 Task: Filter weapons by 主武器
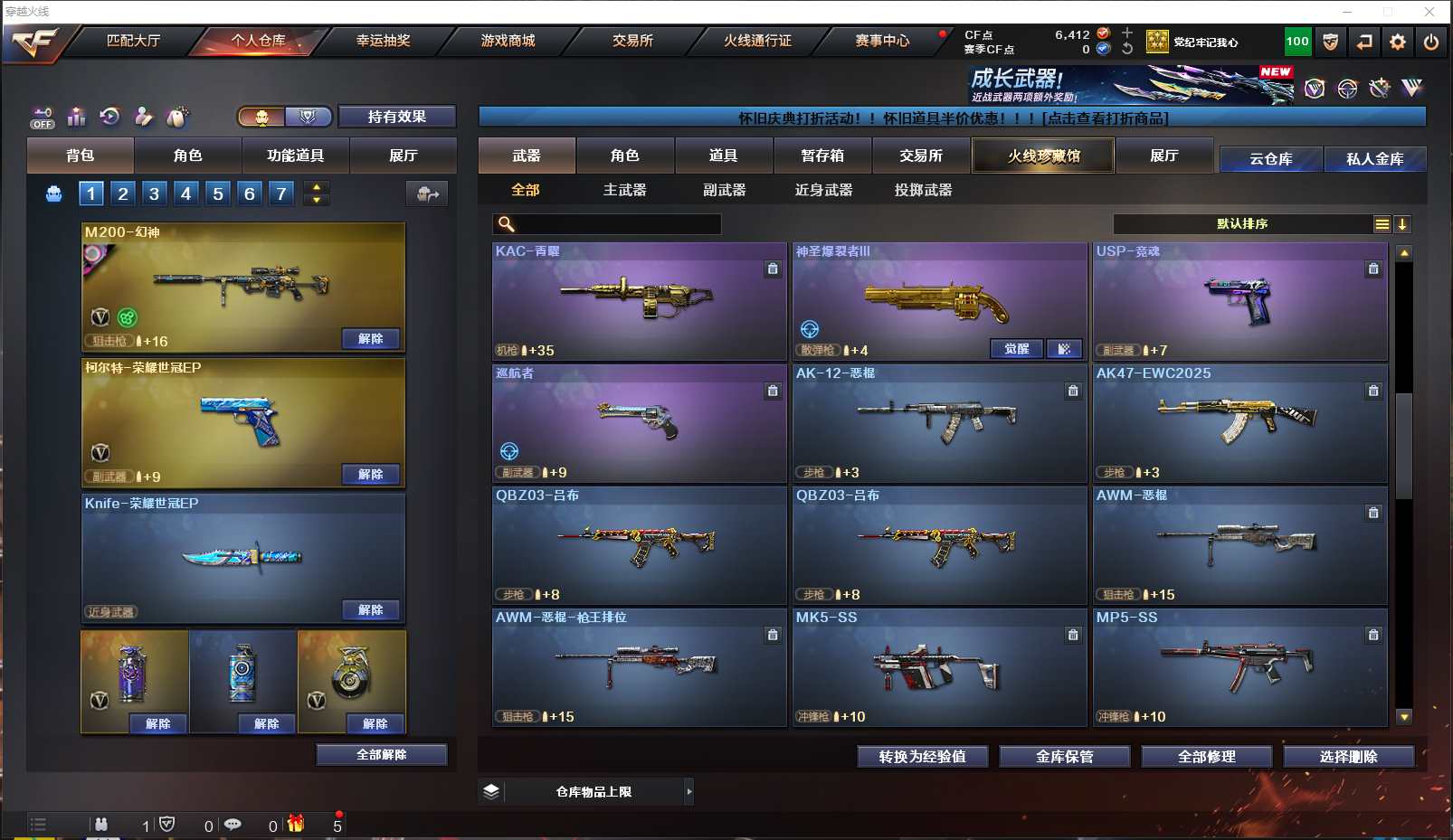tap(624, 190)
